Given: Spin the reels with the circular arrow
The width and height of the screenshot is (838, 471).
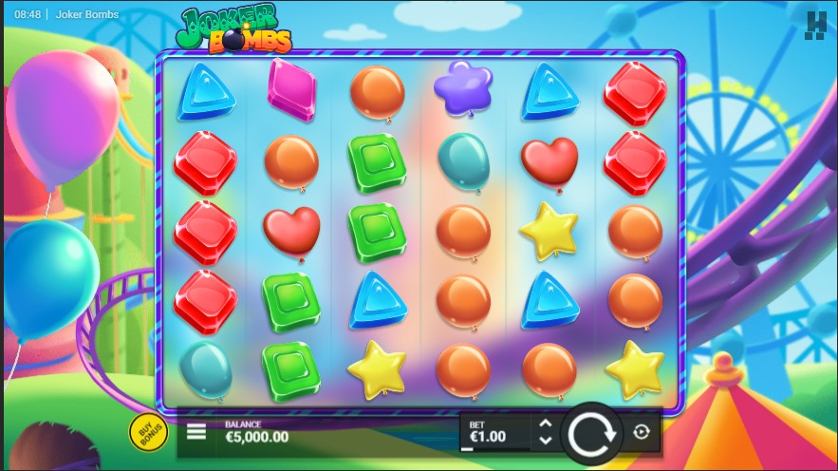Looking at the screenshot, I should tap(593, 433).
